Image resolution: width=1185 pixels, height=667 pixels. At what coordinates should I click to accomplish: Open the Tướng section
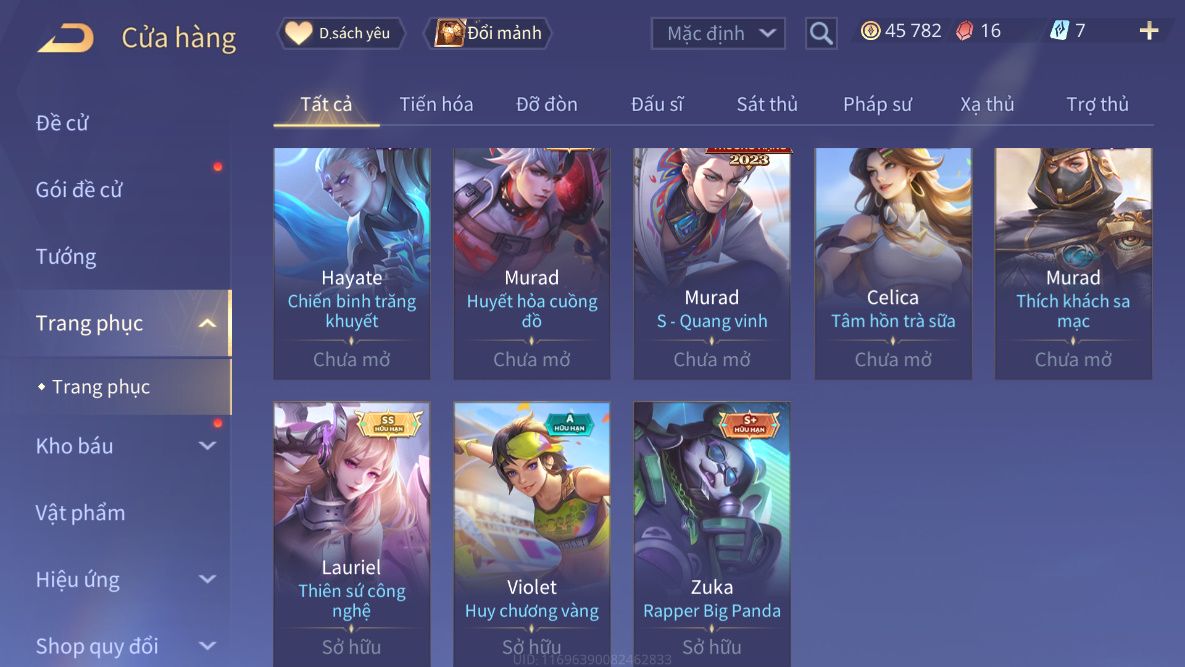coord(66,256)
